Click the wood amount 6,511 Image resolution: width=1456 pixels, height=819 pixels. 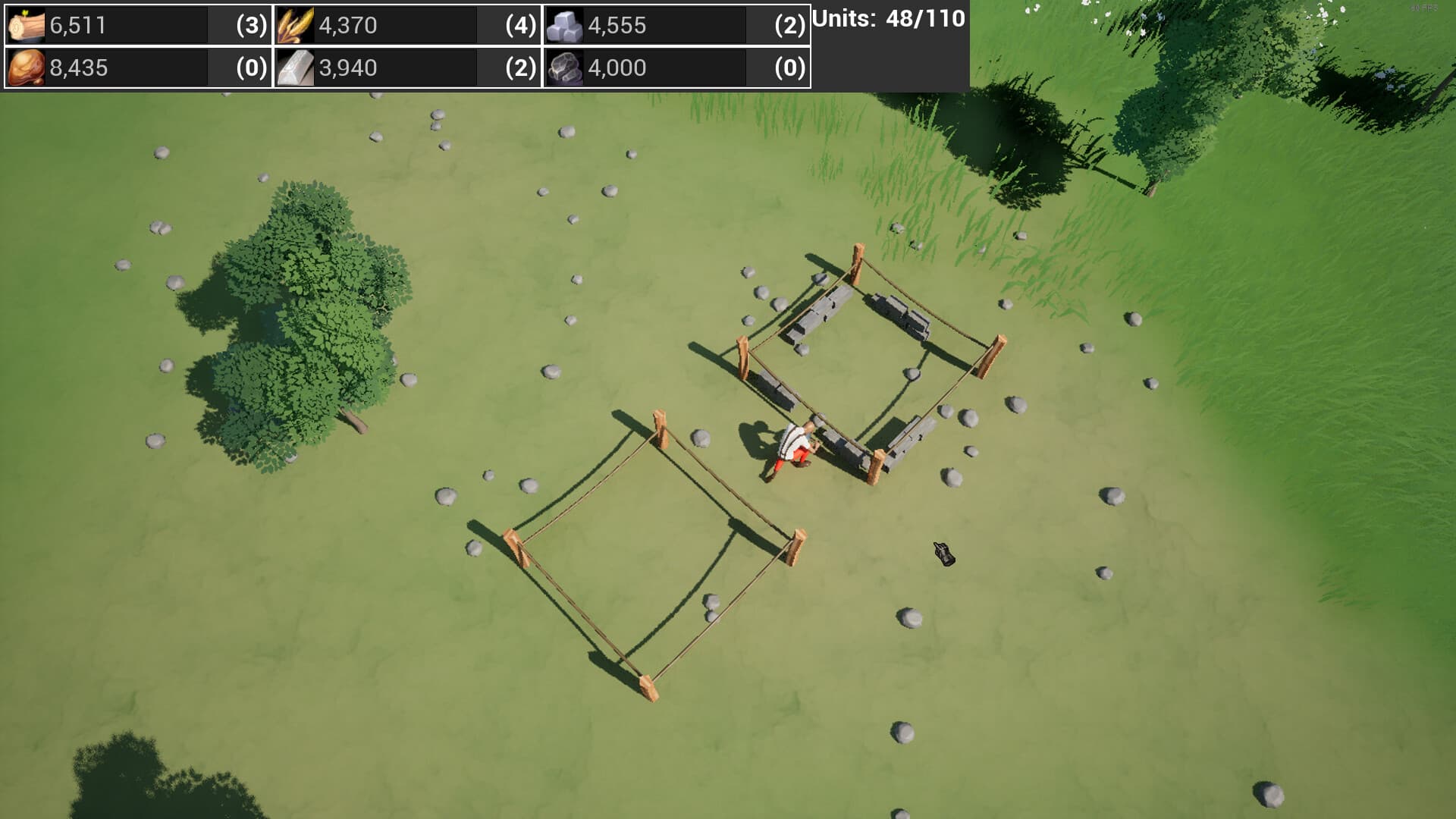76,25
